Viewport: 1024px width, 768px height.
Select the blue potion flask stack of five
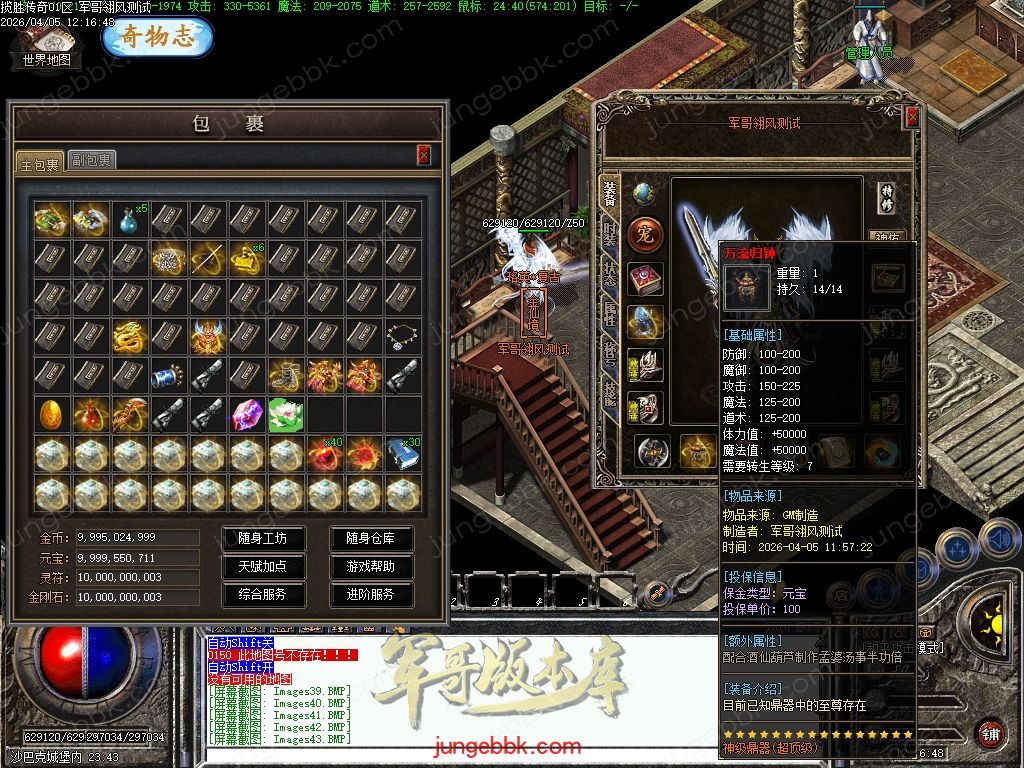(x=128, y=219)
